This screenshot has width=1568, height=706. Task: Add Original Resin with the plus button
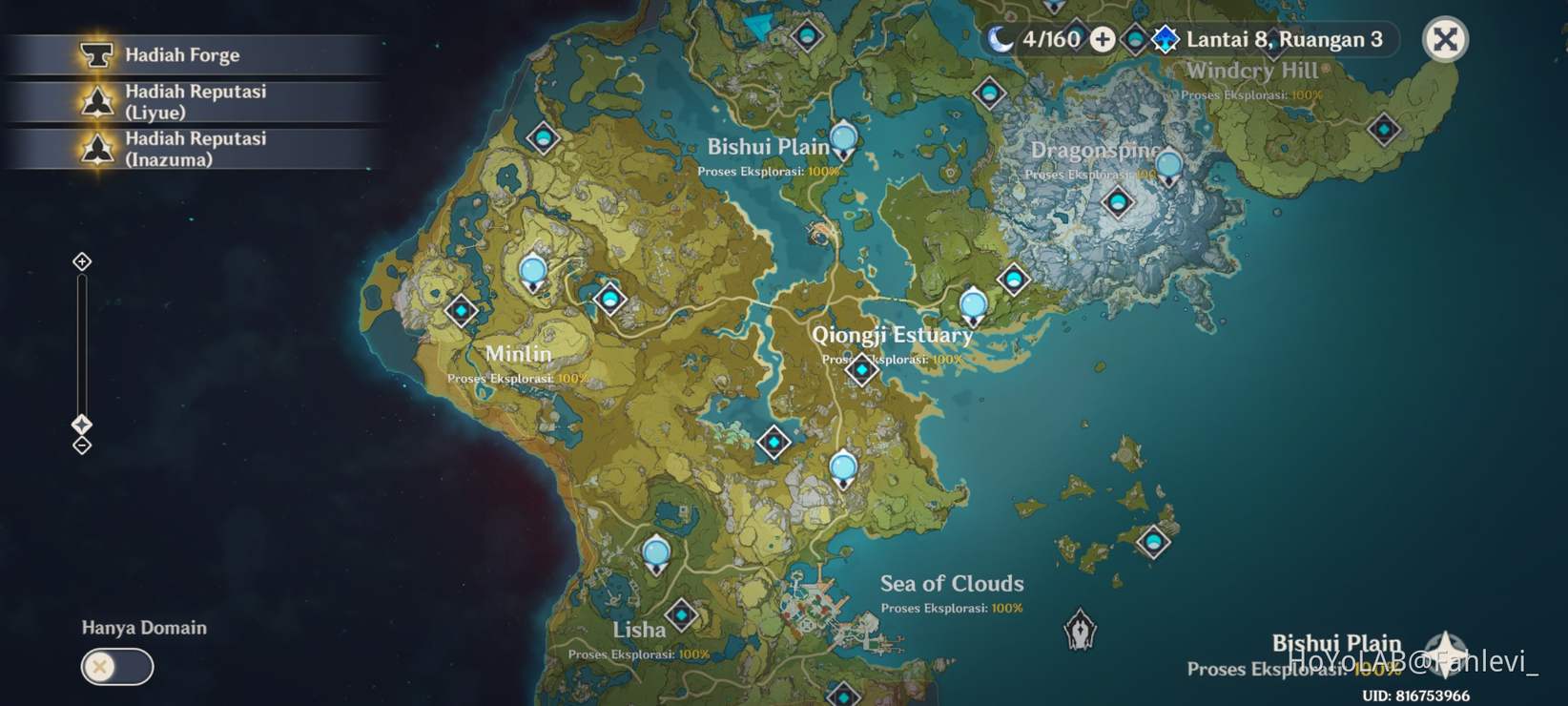(x=1103, y=39)
